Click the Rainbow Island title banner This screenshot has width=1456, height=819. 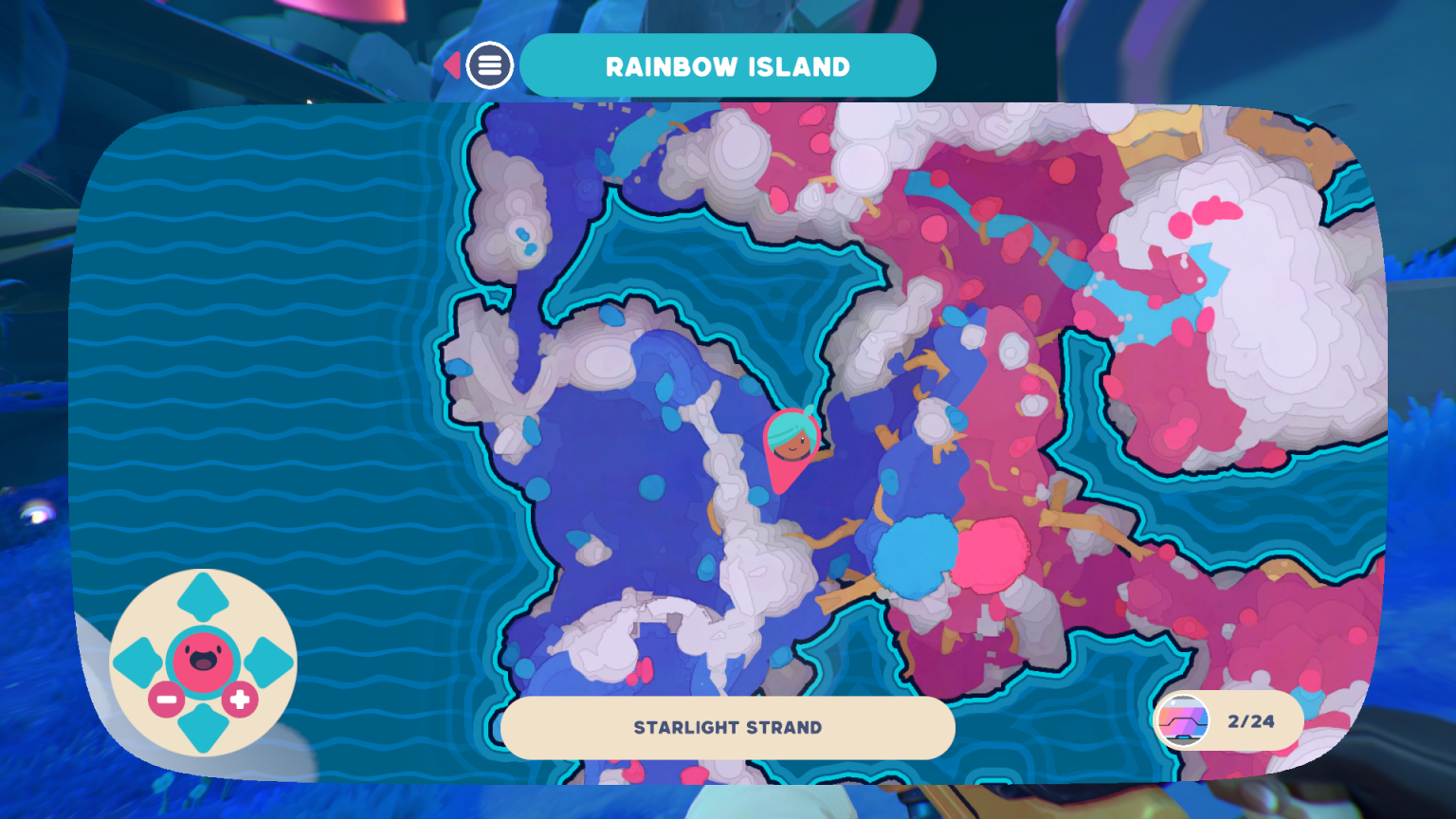(x=728, y=65)
